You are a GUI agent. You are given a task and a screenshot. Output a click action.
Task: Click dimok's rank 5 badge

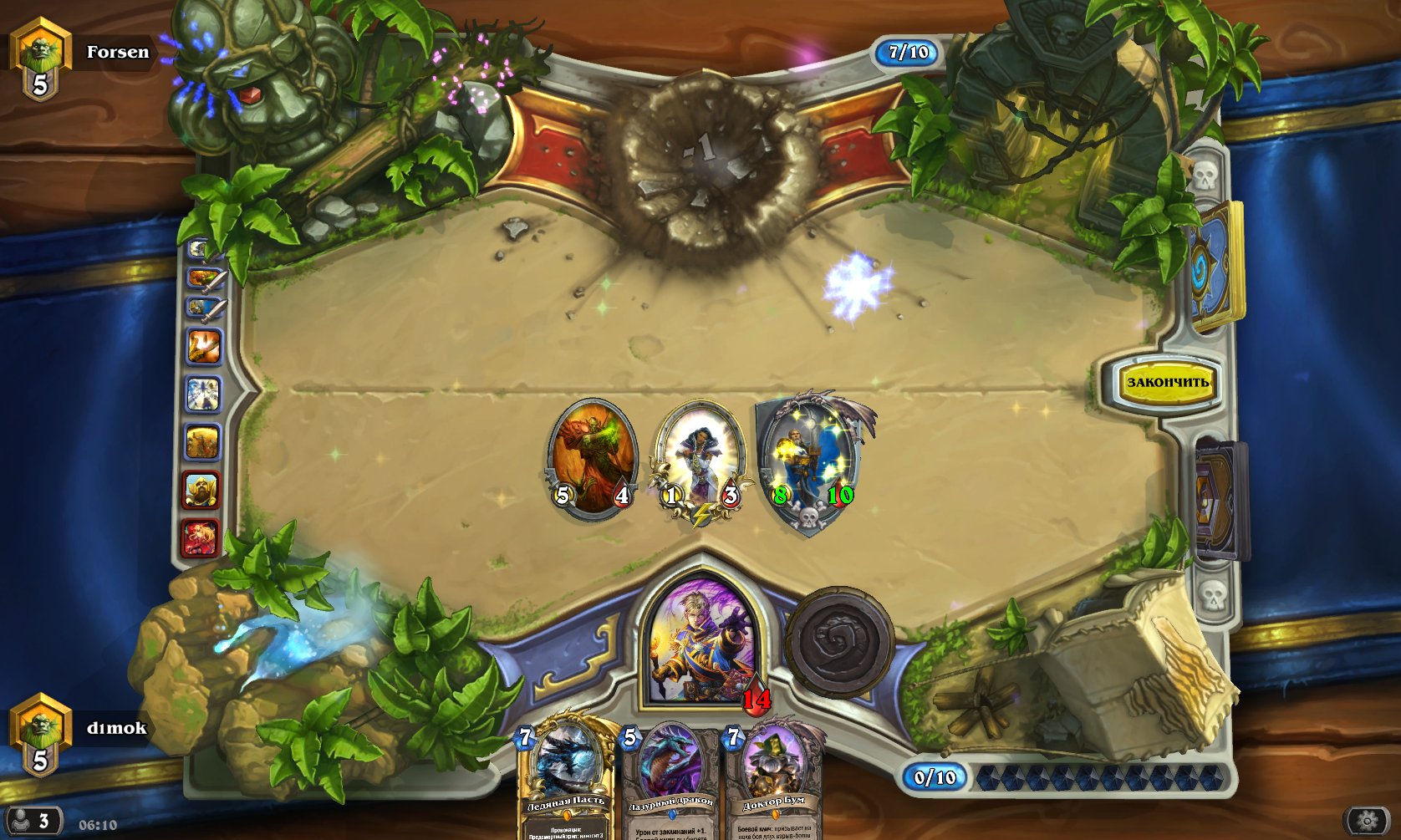pyautogui.click(x=40, y=735)
